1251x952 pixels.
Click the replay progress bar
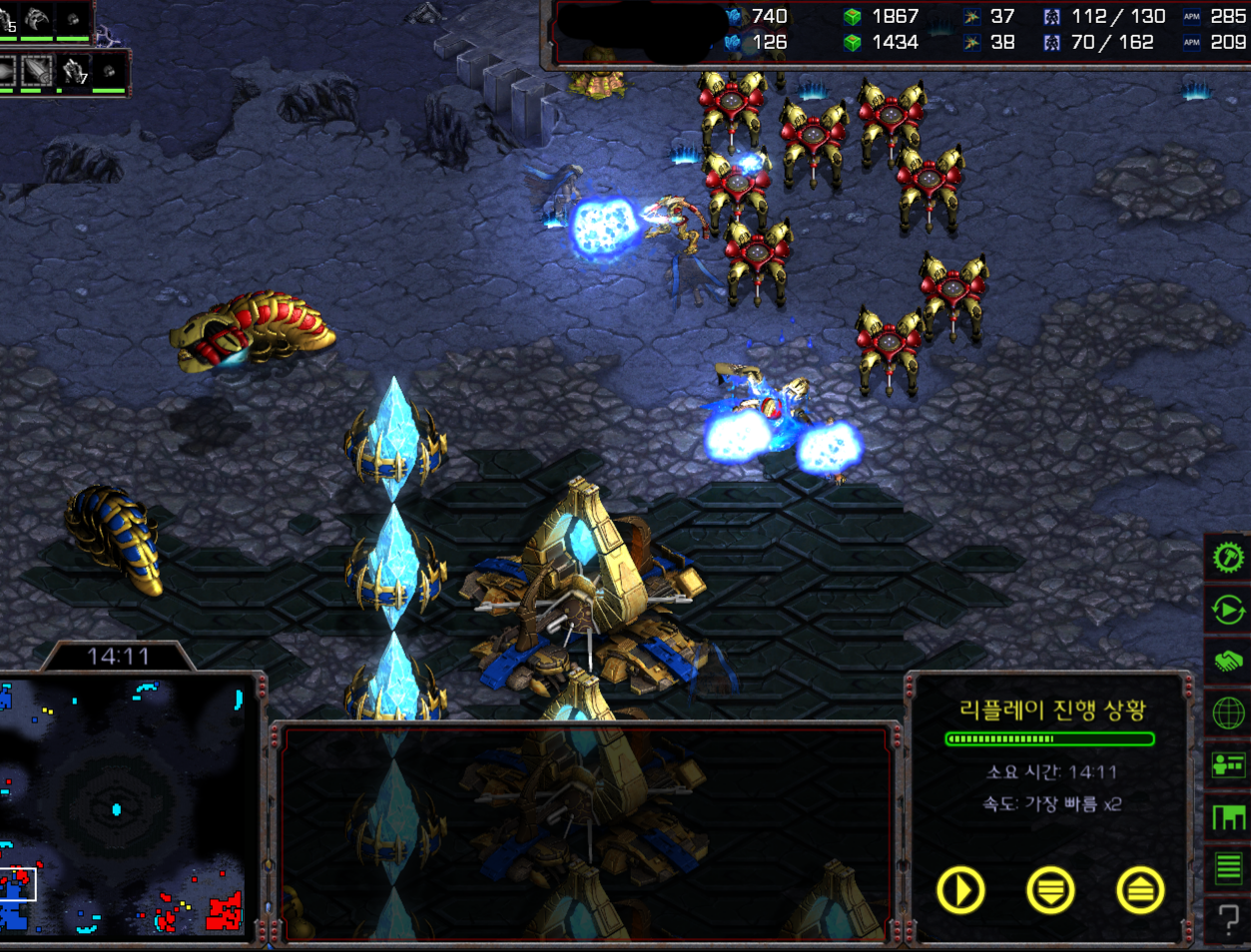(1049, 739)
